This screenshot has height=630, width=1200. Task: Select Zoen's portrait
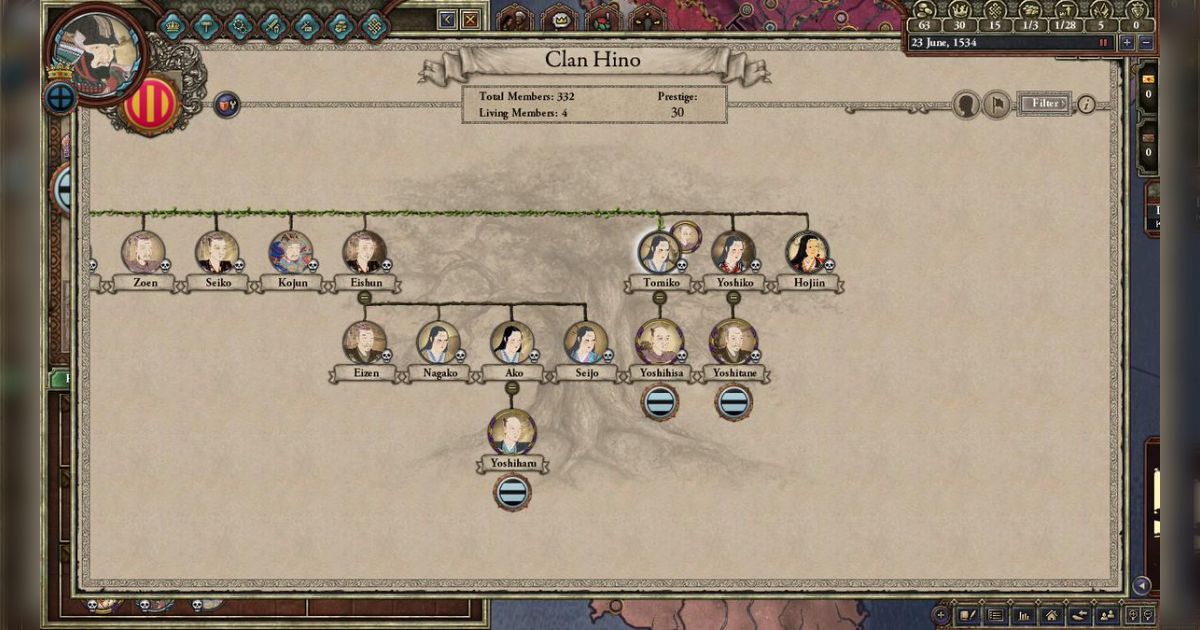click(143, 253)
